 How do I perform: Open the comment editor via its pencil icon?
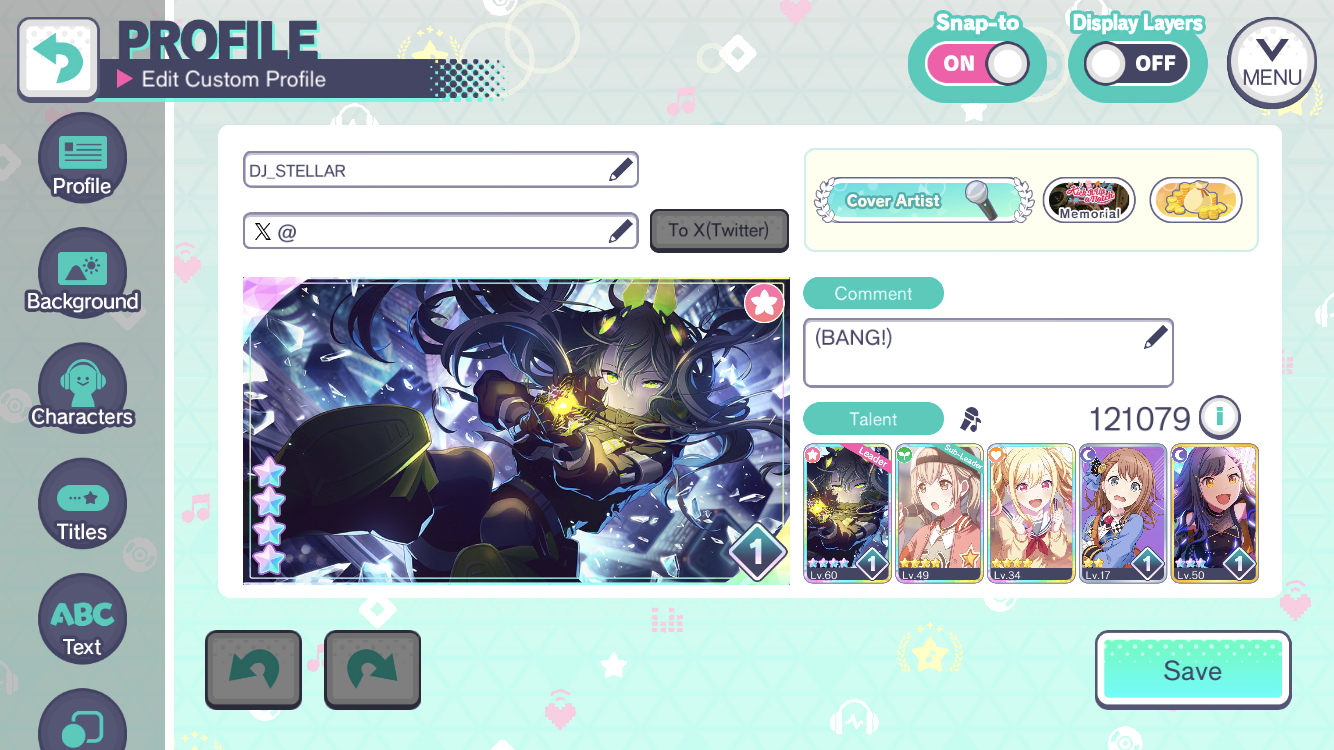[x=1156, y=337]
